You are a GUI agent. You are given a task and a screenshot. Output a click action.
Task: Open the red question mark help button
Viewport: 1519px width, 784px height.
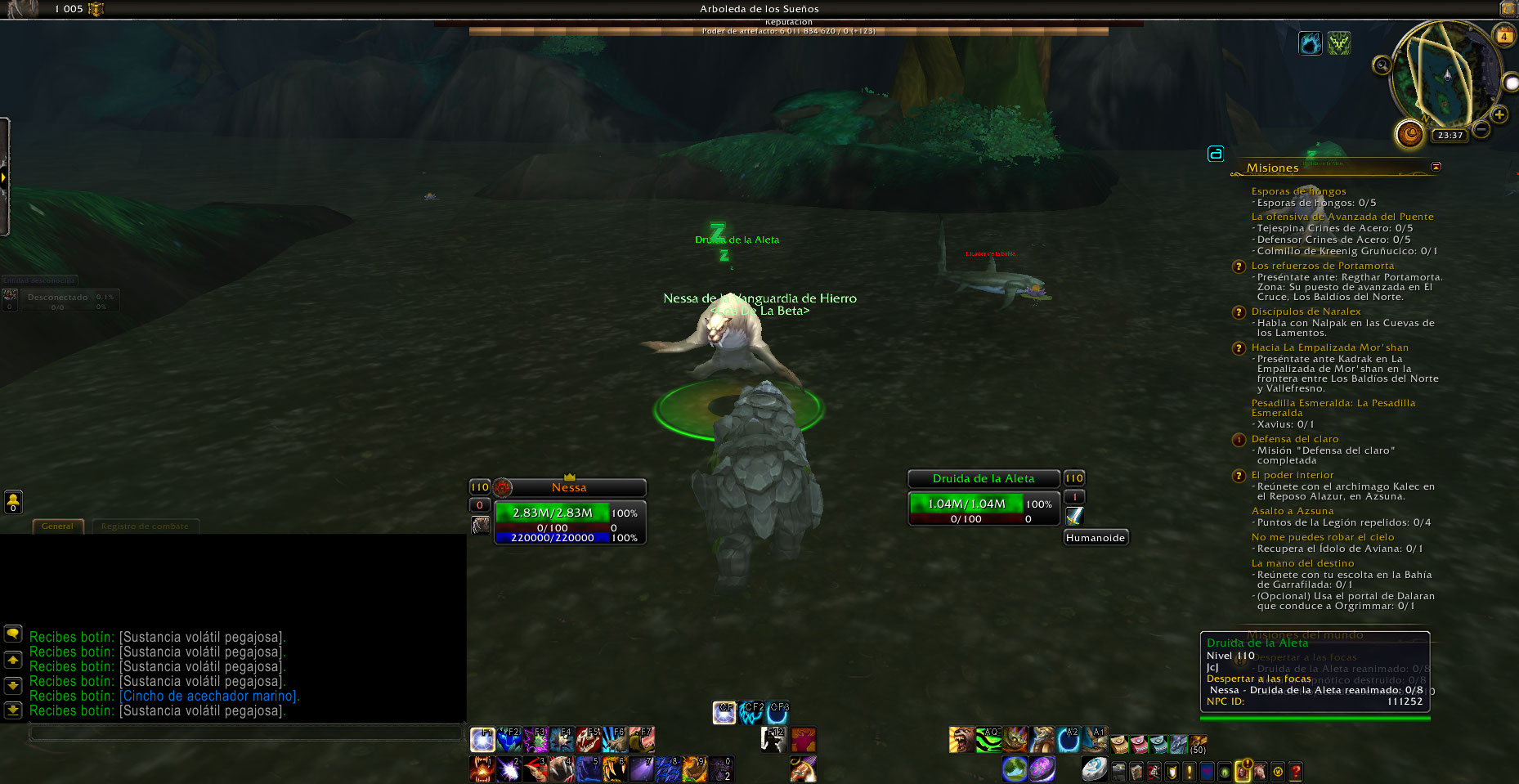tap(1295, 771)
